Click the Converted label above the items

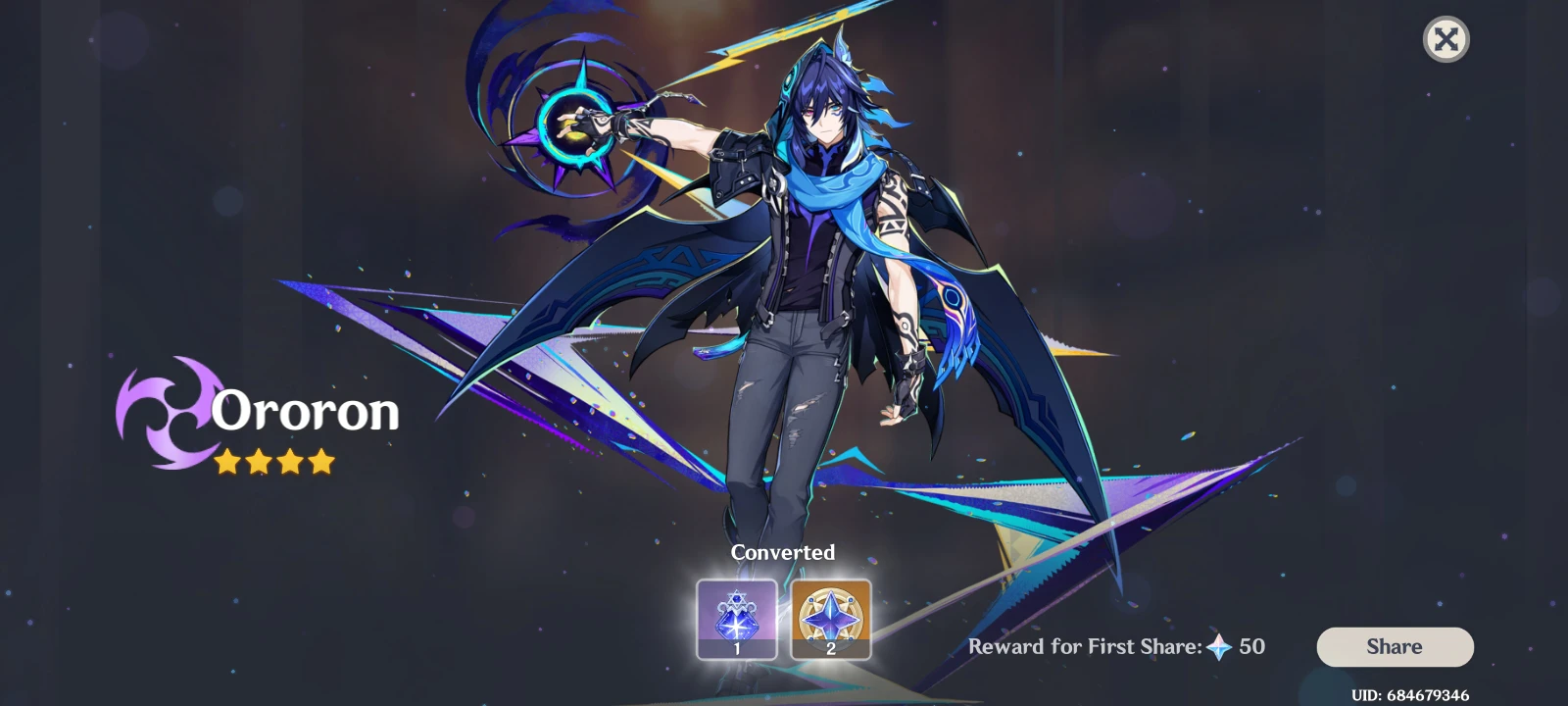pos(783,552)
